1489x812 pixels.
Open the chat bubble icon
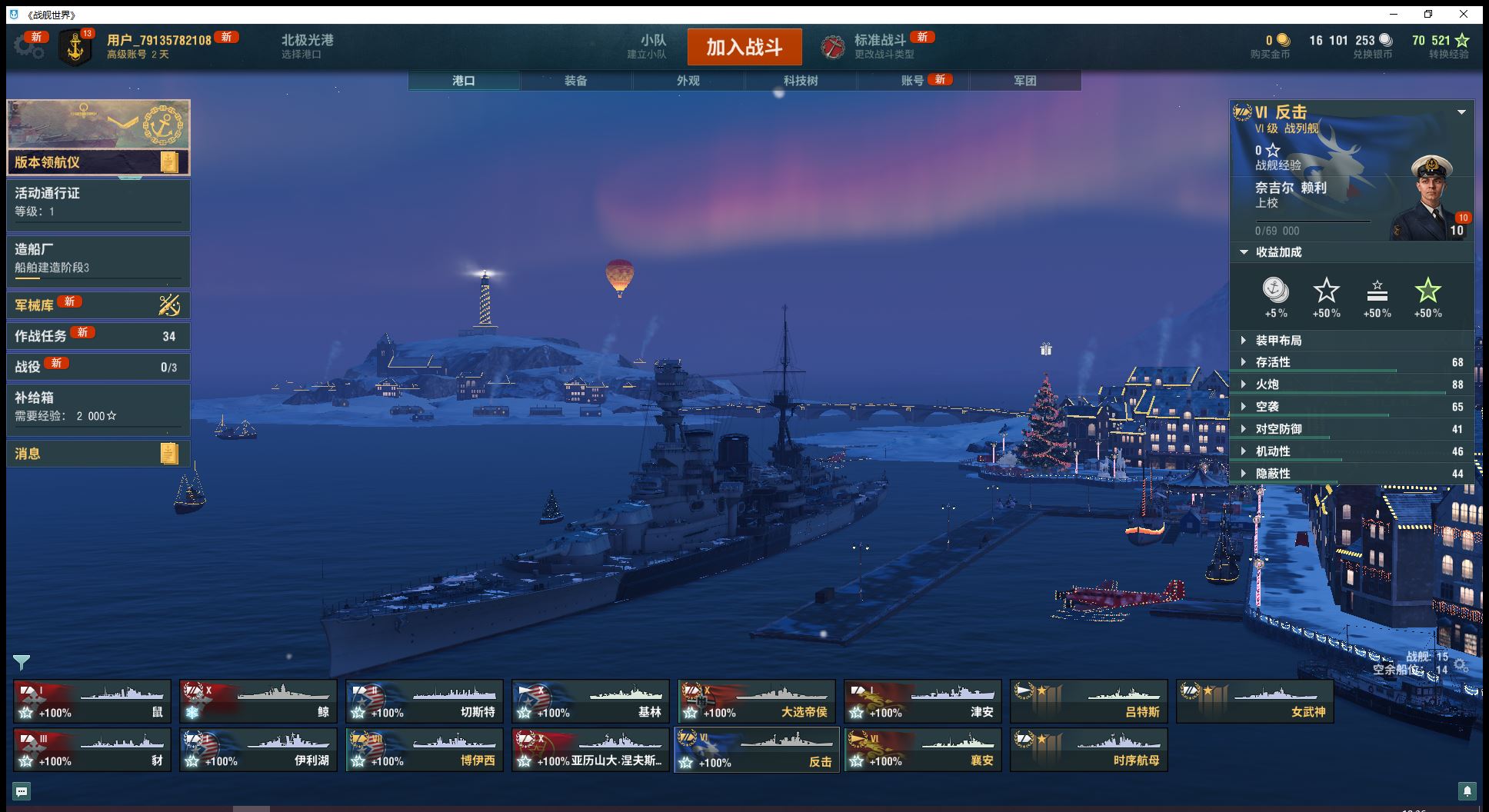(x=22, y=790)
